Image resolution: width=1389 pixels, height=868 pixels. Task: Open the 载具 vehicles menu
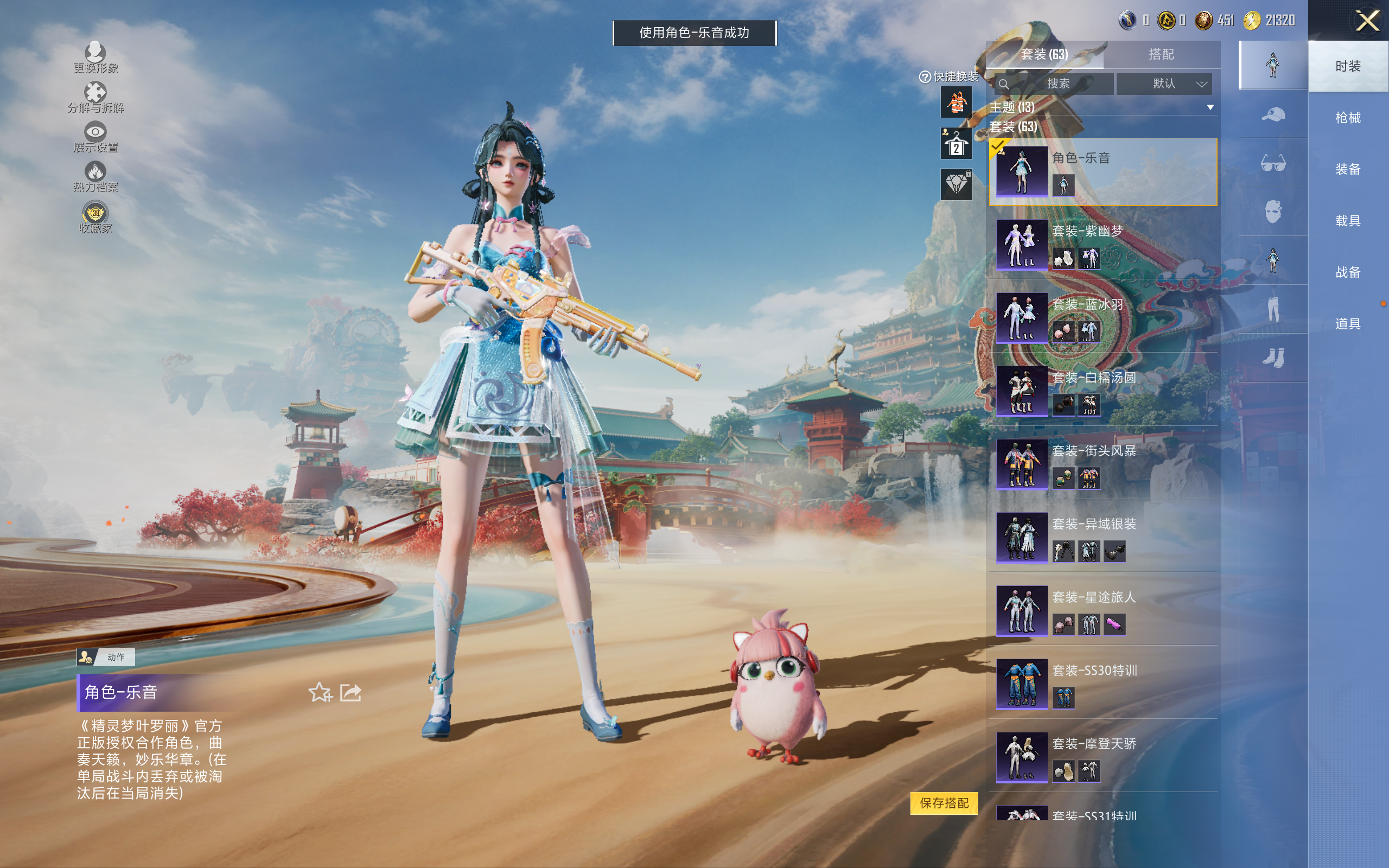(x=1348, y=220)
